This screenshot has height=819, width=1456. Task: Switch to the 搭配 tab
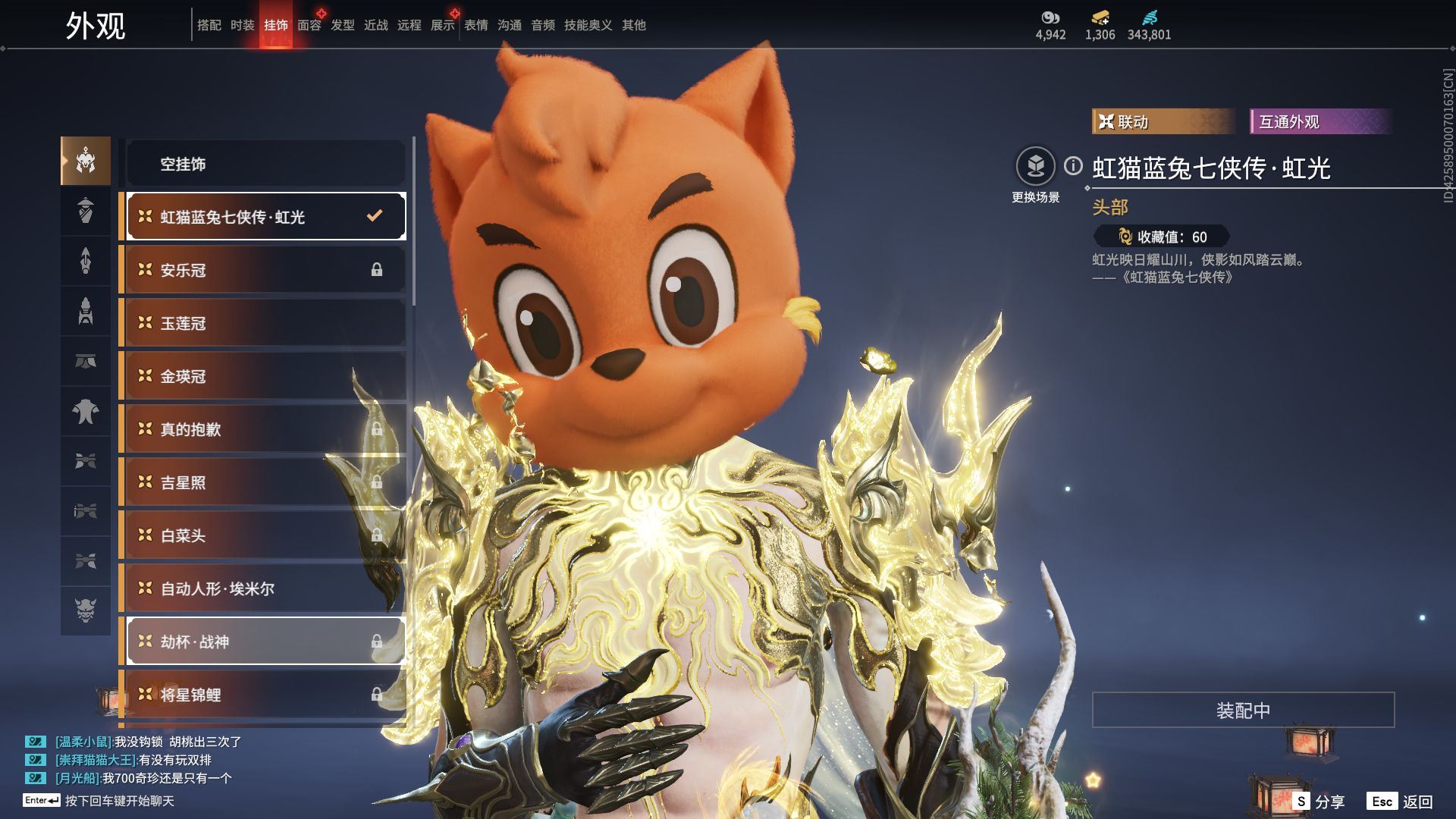click(x=209, y=25)
